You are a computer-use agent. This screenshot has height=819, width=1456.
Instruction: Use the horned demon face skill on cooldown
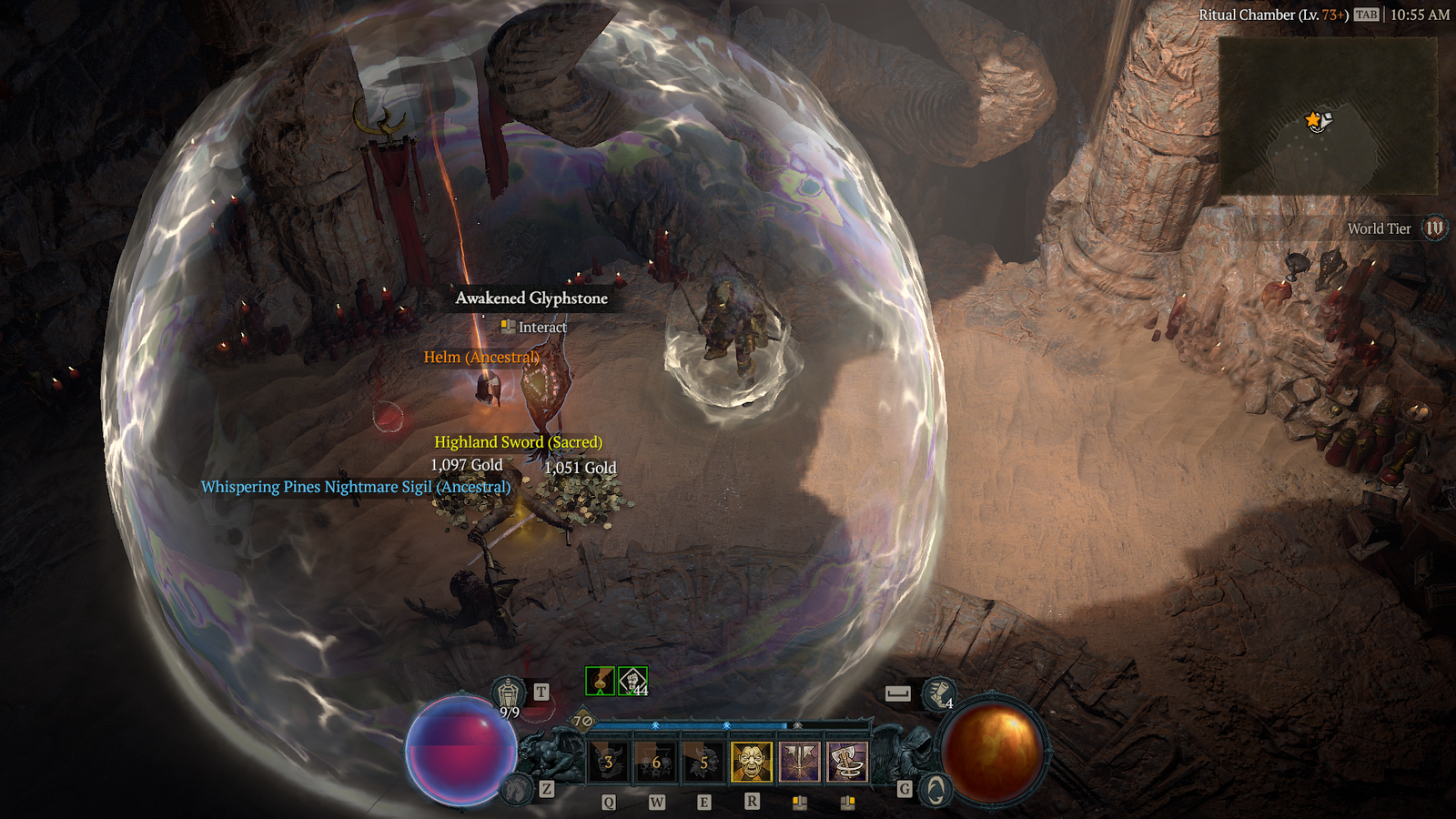609,763
